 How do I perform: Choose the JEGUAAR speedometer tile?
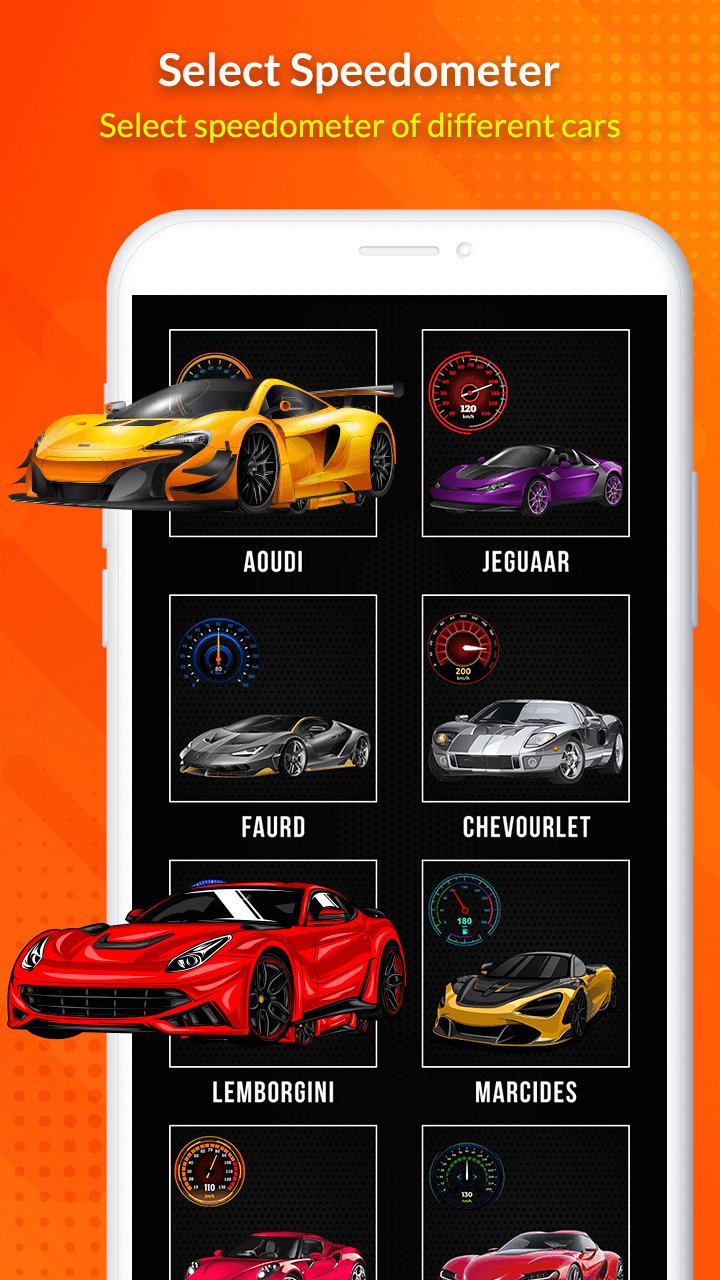[x=525, y=433]
